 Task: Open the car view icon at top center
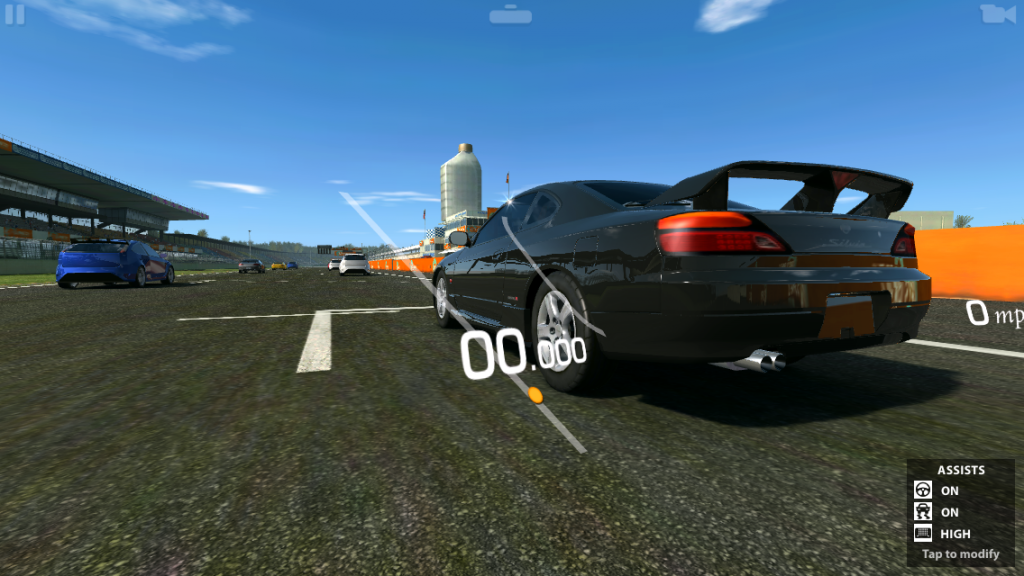511,14
